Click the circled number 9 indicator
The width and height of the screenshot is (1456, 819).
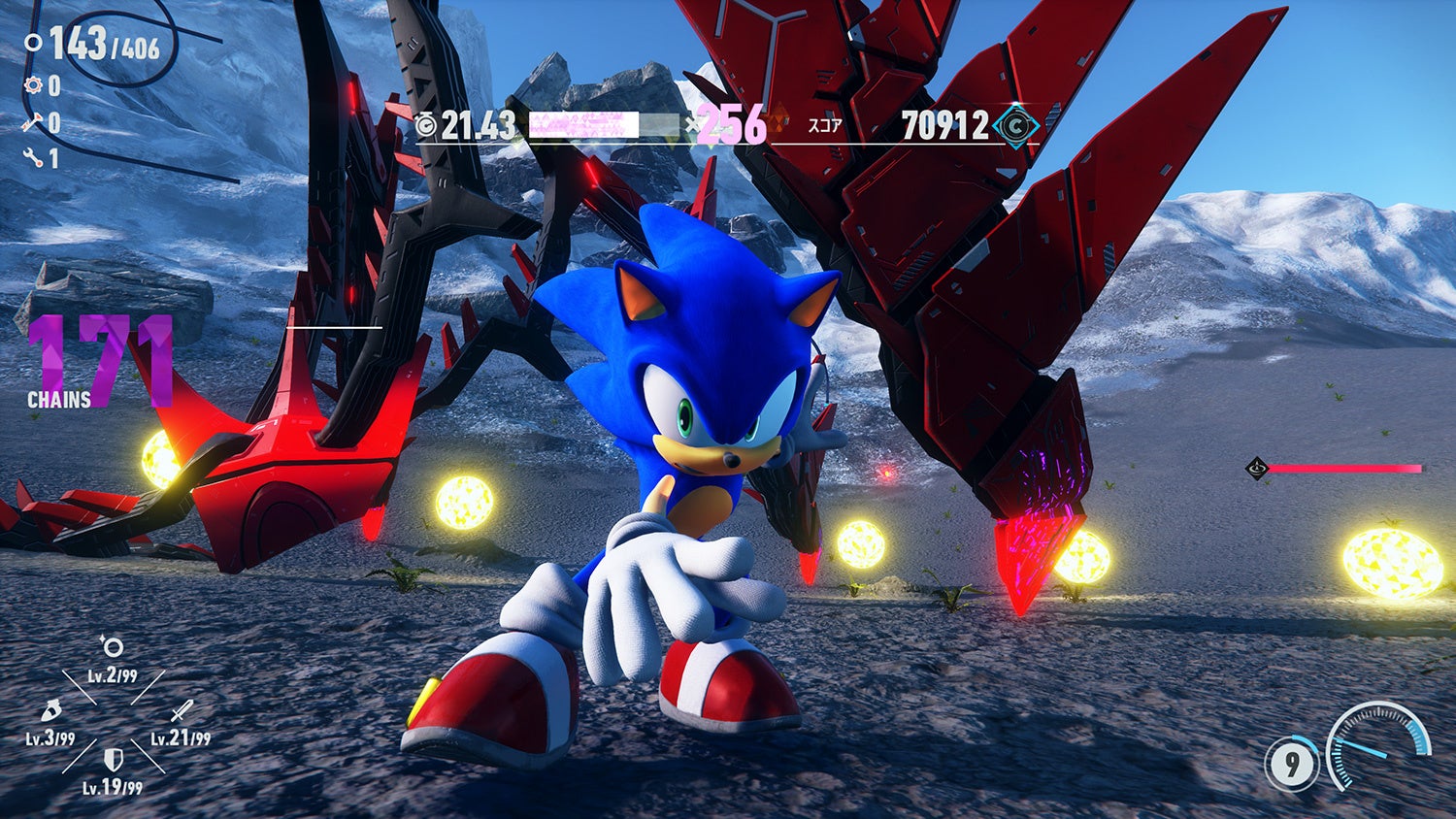pos(1291,766)
